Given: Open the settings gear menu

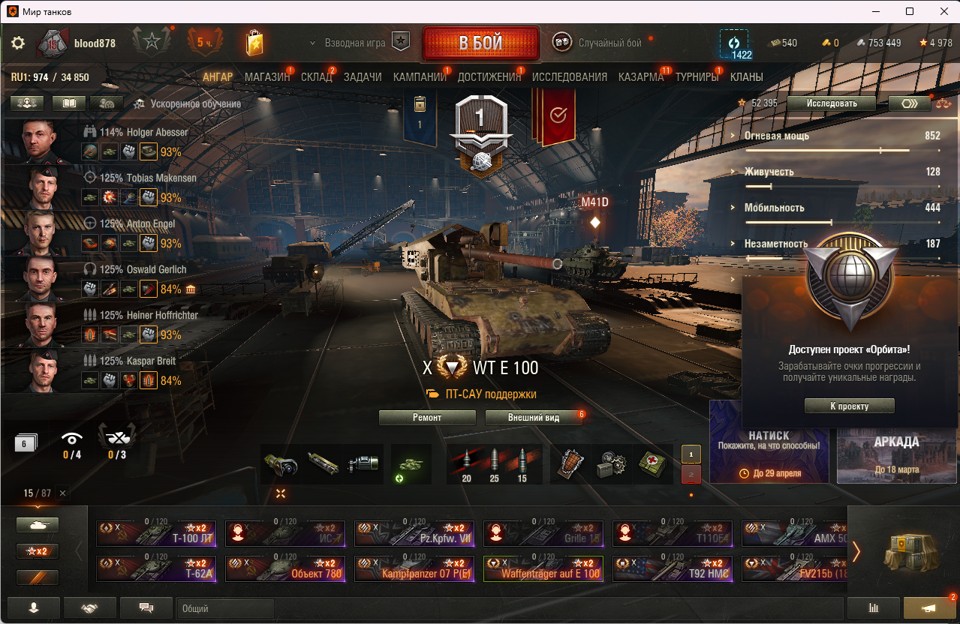Looking at the screenshot, I should coord(17,43).
